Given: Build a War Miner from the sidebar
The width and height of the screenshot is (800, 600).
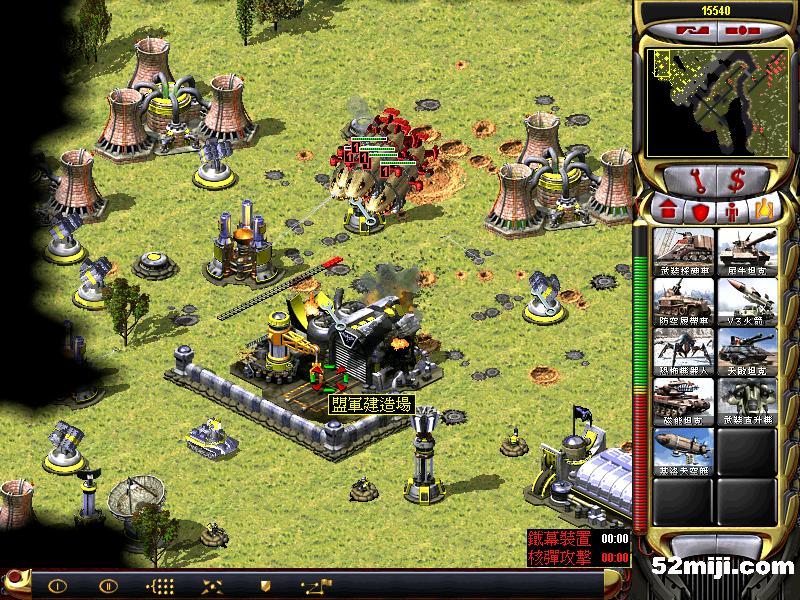Looking at the screenshot, I should click(684, 250).
